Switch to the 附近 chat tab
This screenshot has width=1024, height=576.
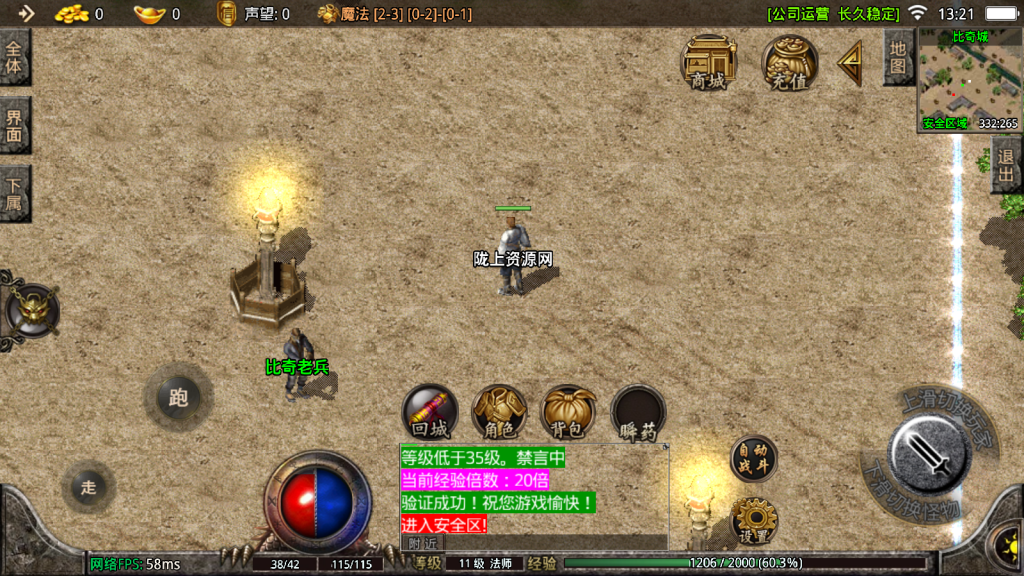click(423, 542)
